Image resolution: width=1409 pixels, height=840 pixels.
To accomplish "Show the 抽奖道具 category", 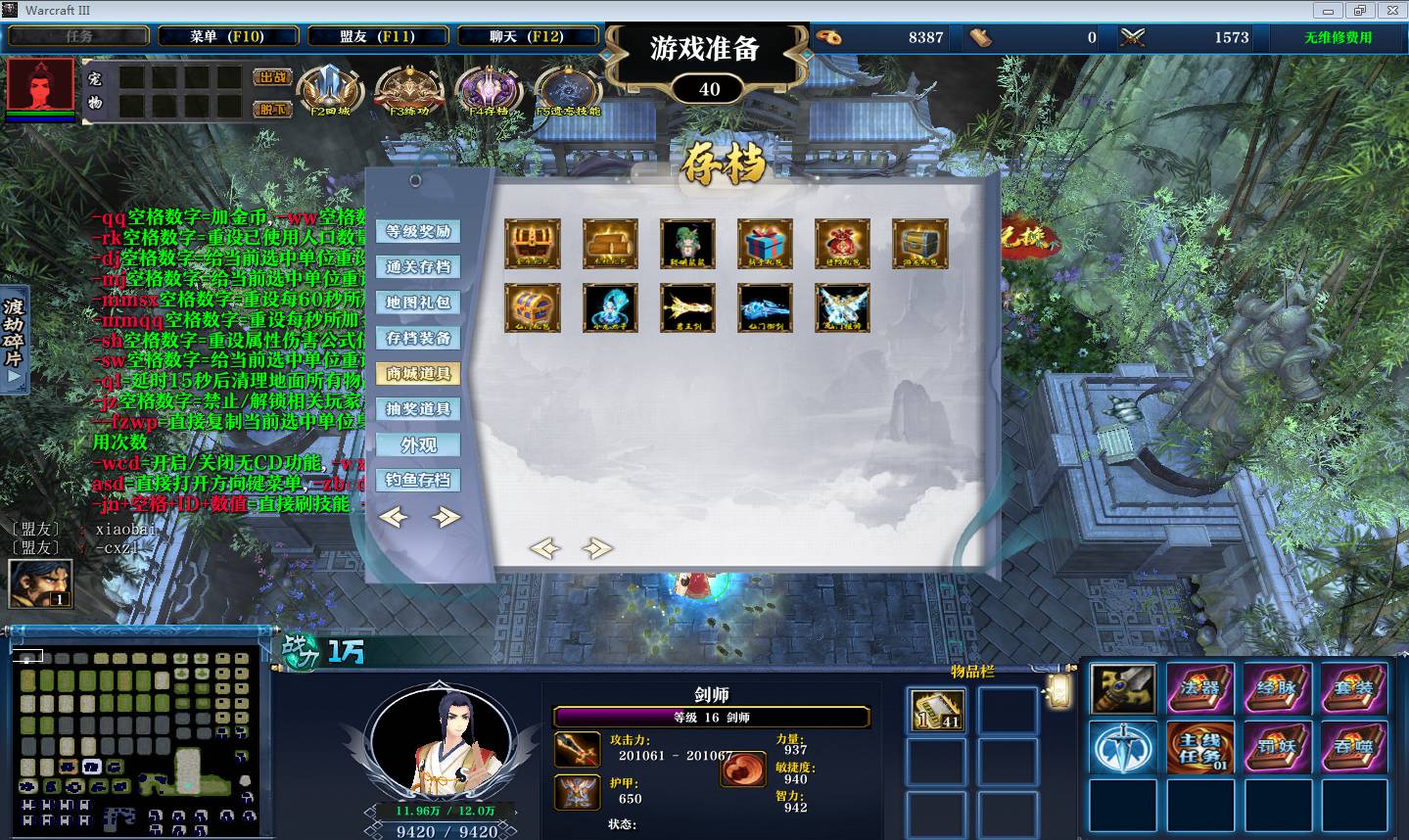I will [x=418, y=409].
